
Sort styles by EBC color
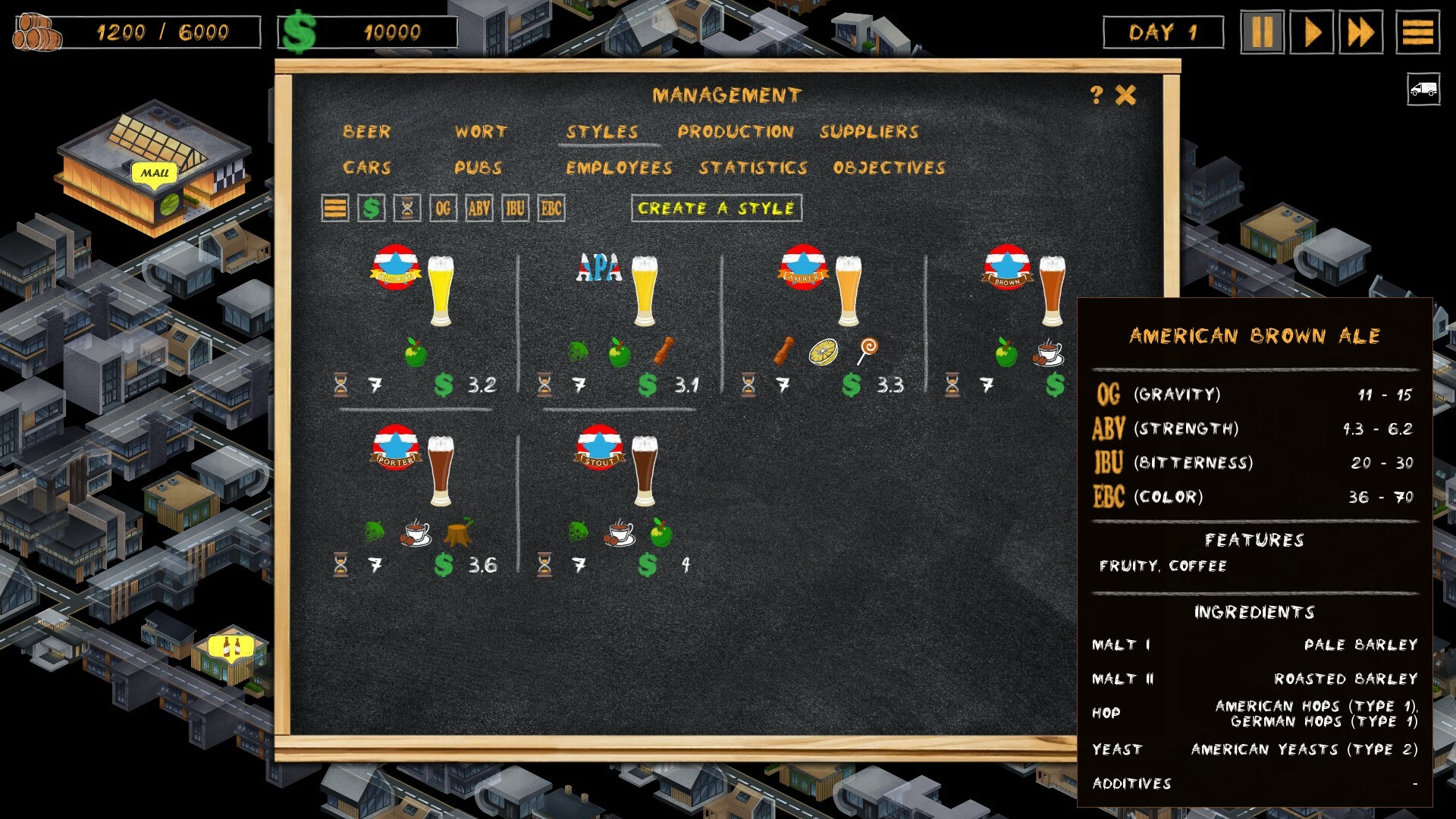click(x=551, y=207)
